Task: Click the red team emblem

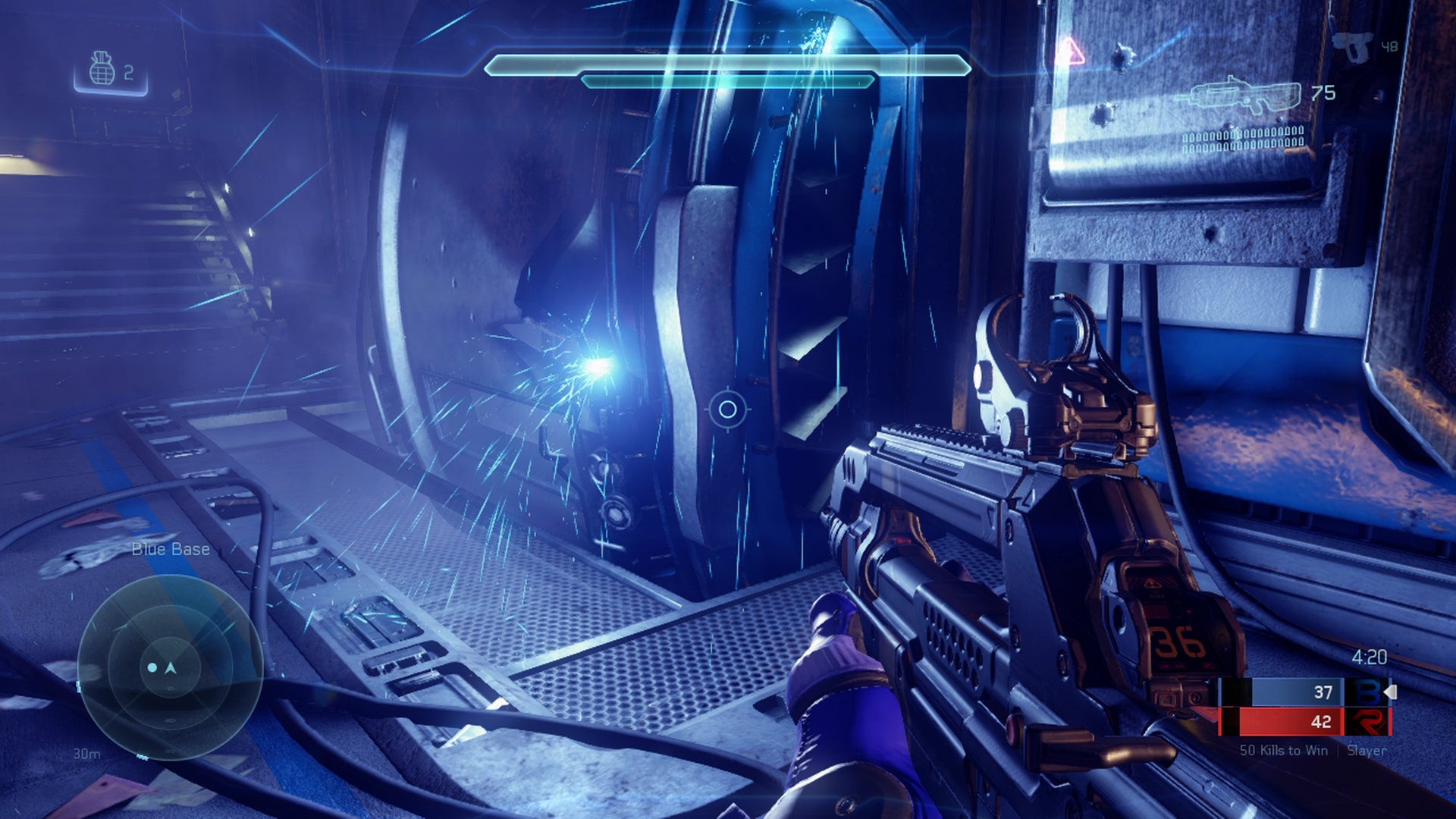Action: click(x=1367, y=721)
